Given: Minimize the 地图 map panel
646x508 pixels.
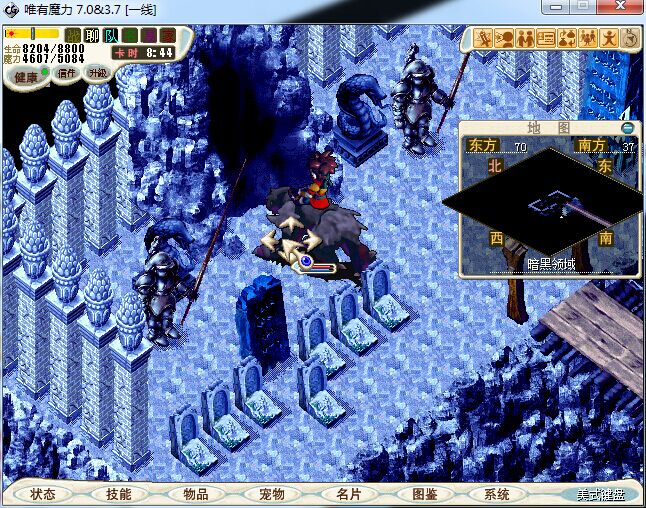Looking at the screenshot, I should click(627, 128).
